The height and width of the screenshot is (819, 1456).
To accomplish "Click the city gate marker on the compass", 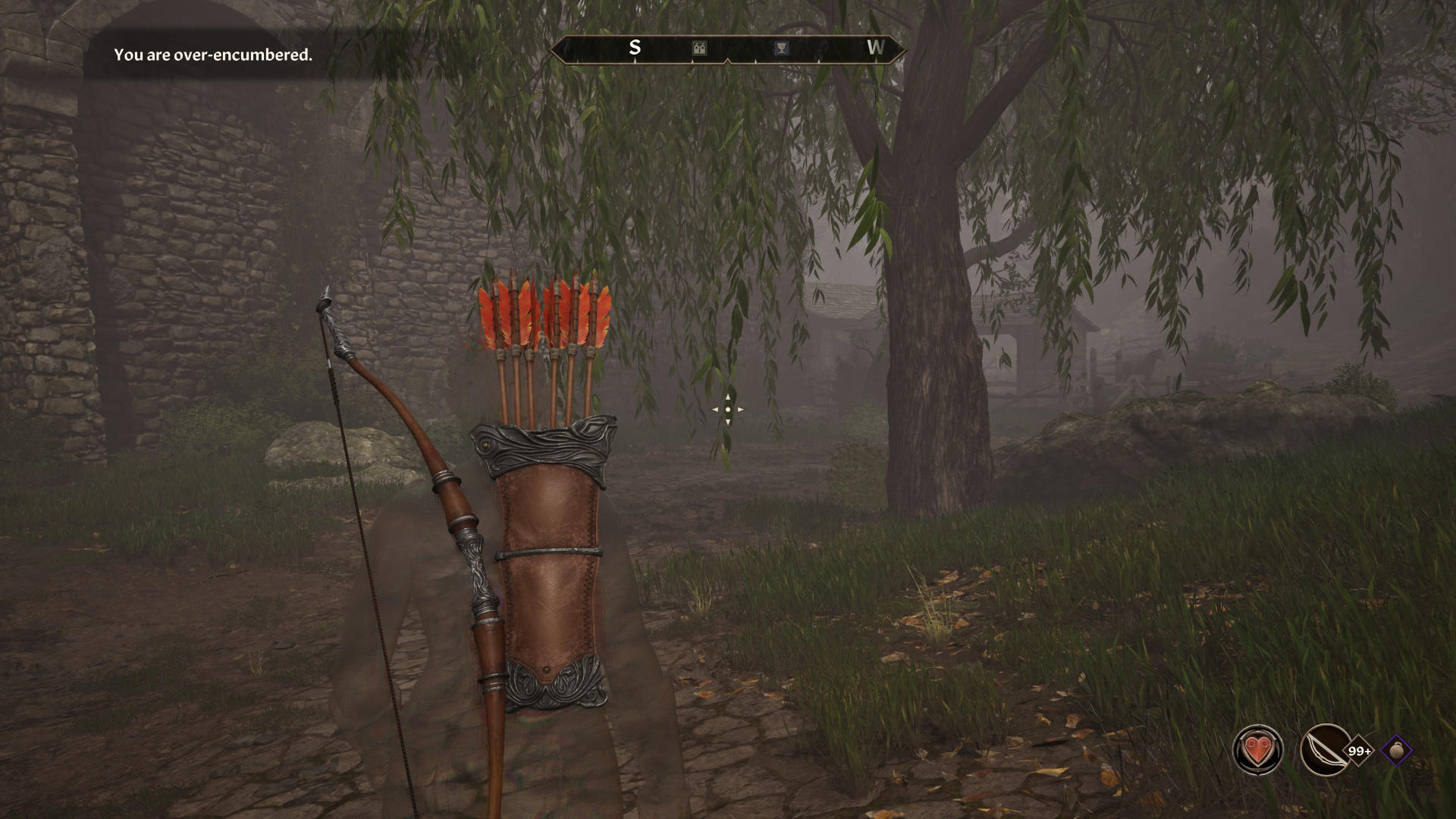I will 700,49.
